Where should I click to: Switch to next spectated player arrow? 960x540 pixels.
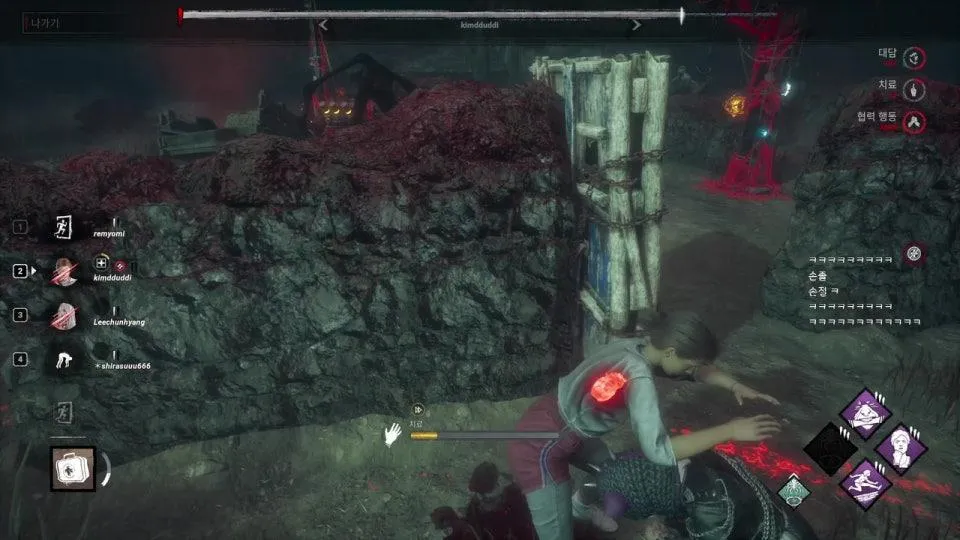tap(636, 26)
